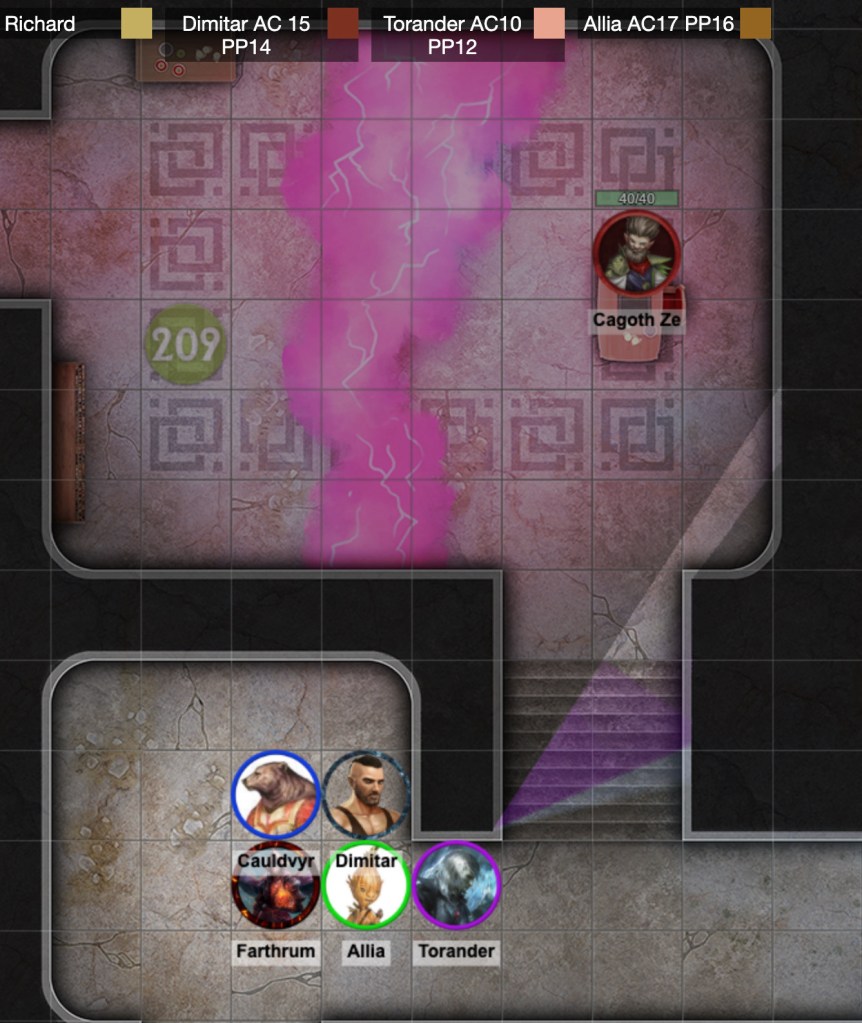The width and height of the screenshot is (862, 1023).
Task: Click the green 209 marker token
Action: [186, 344]
